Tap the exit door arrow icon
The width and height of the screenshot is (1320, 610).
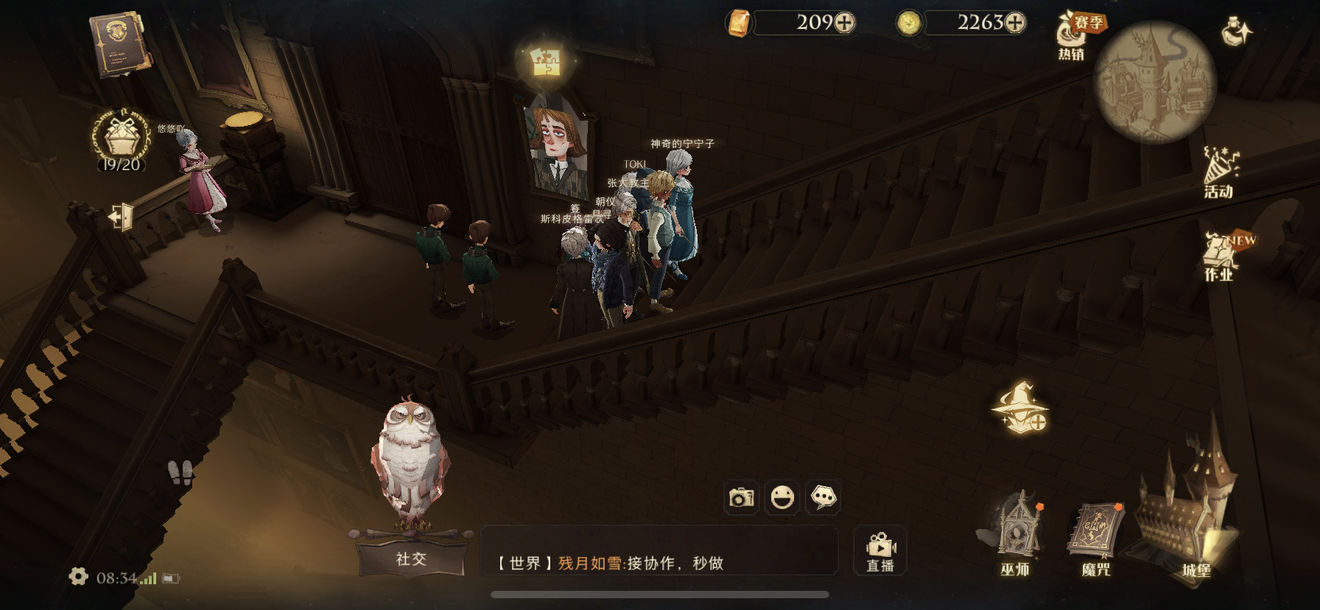(x=121, y=216)
